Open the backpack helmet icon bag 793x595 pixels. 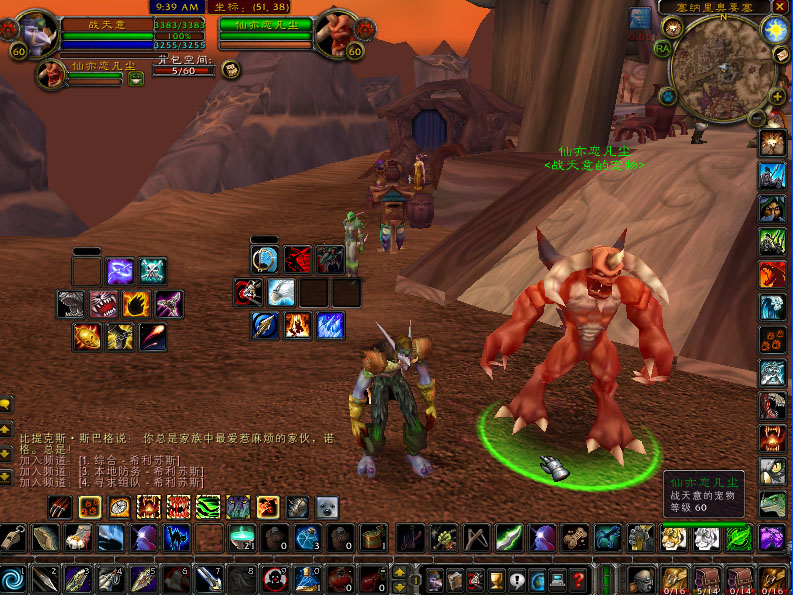point(640,578)
